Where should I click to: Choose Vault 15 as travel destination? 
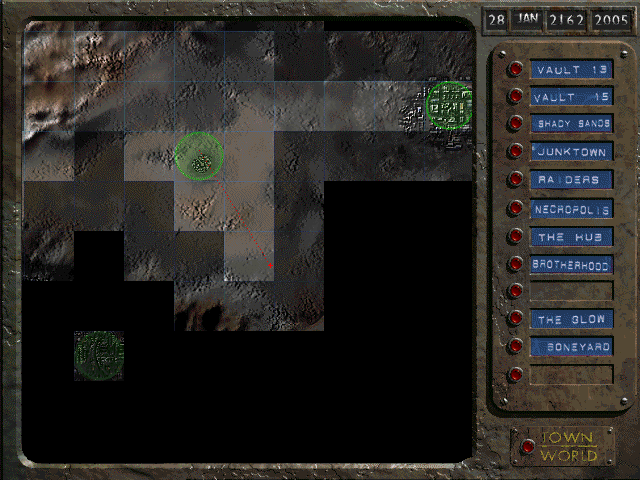click(x=516, y=97)
